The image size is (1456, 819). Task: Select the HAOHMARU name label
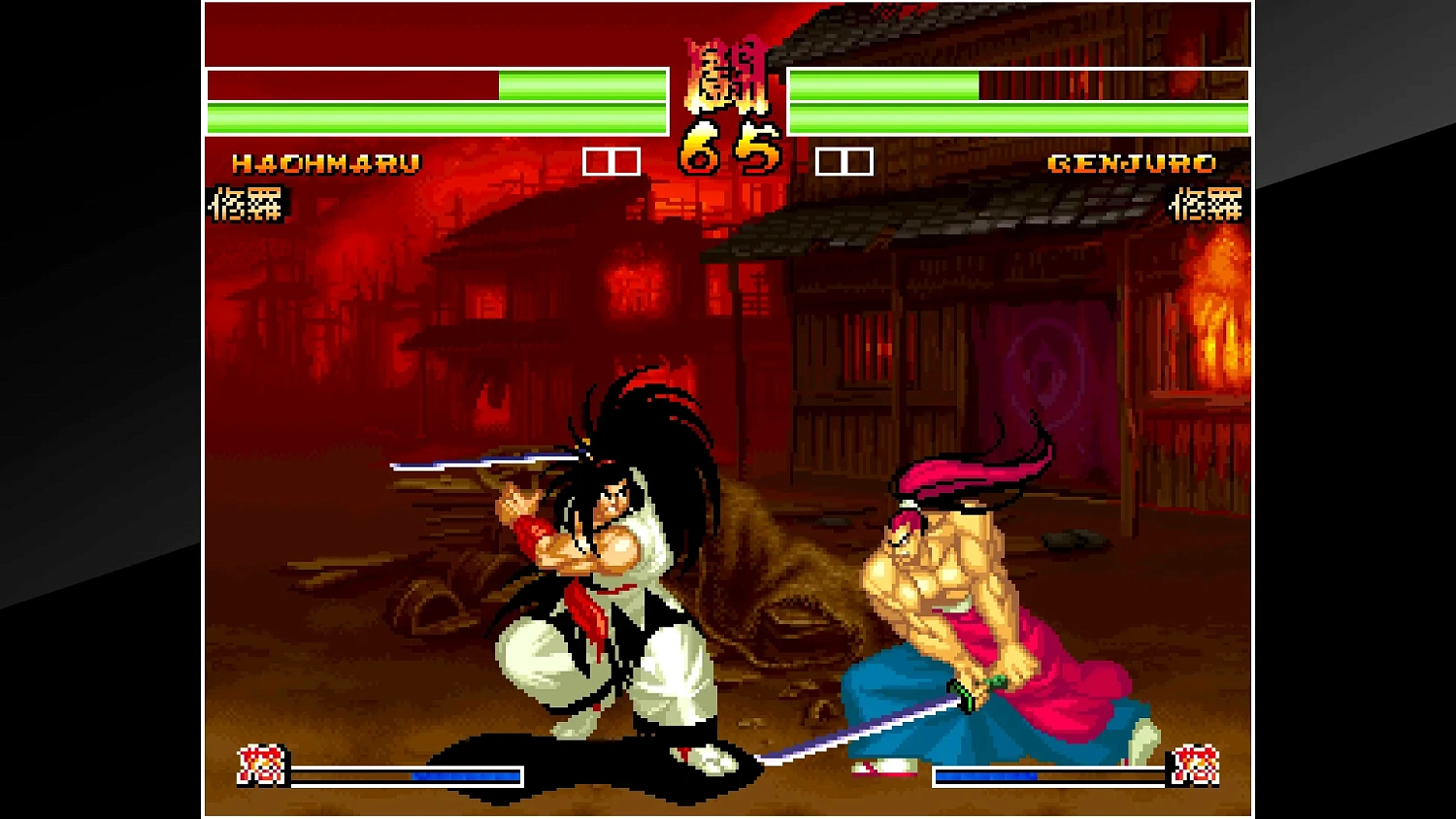(x=325, y=164)
